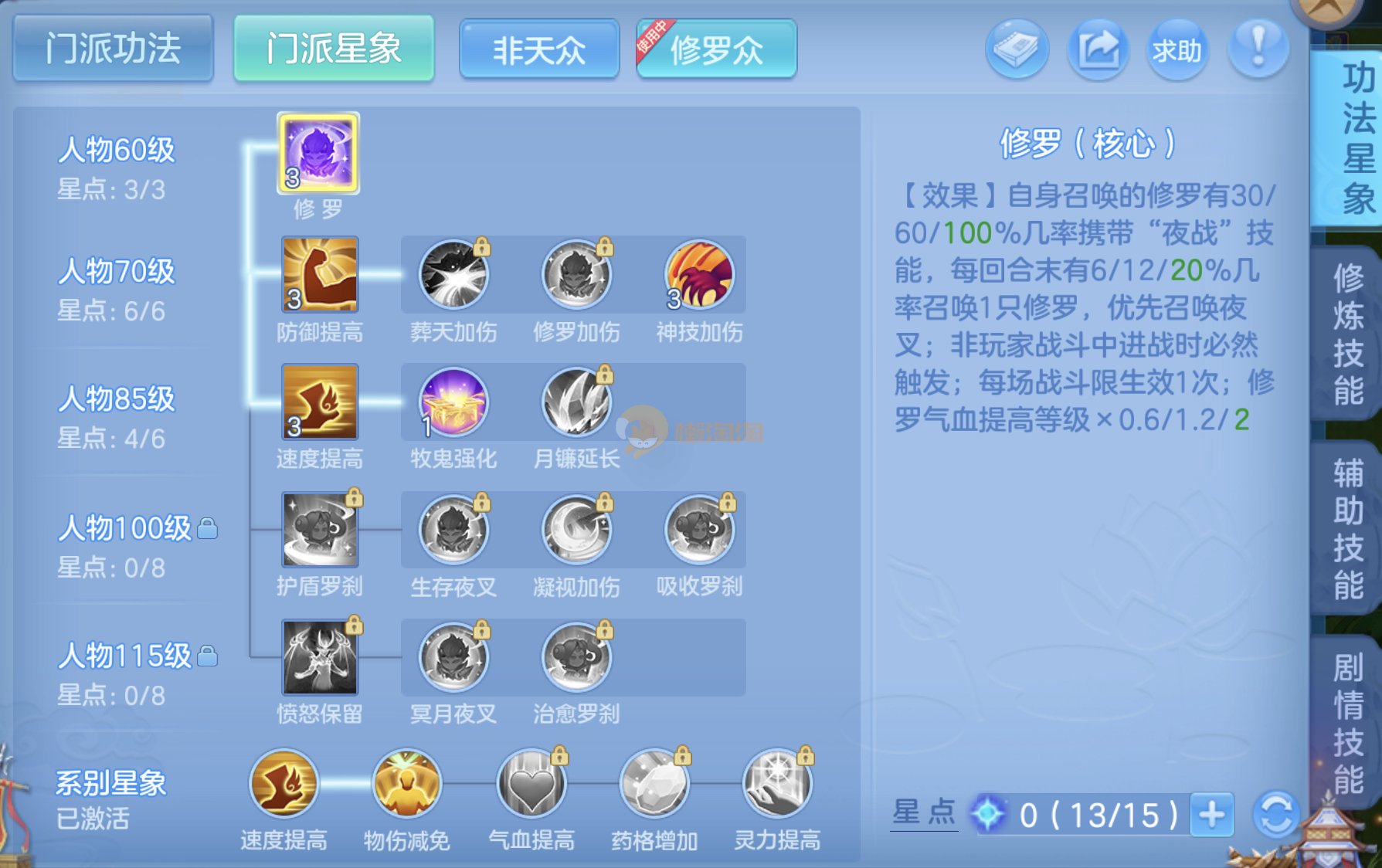The width and height of the screenshot is (1382, 868).
Task: Show the exclamation mark info button
Action: point(1258,49)
